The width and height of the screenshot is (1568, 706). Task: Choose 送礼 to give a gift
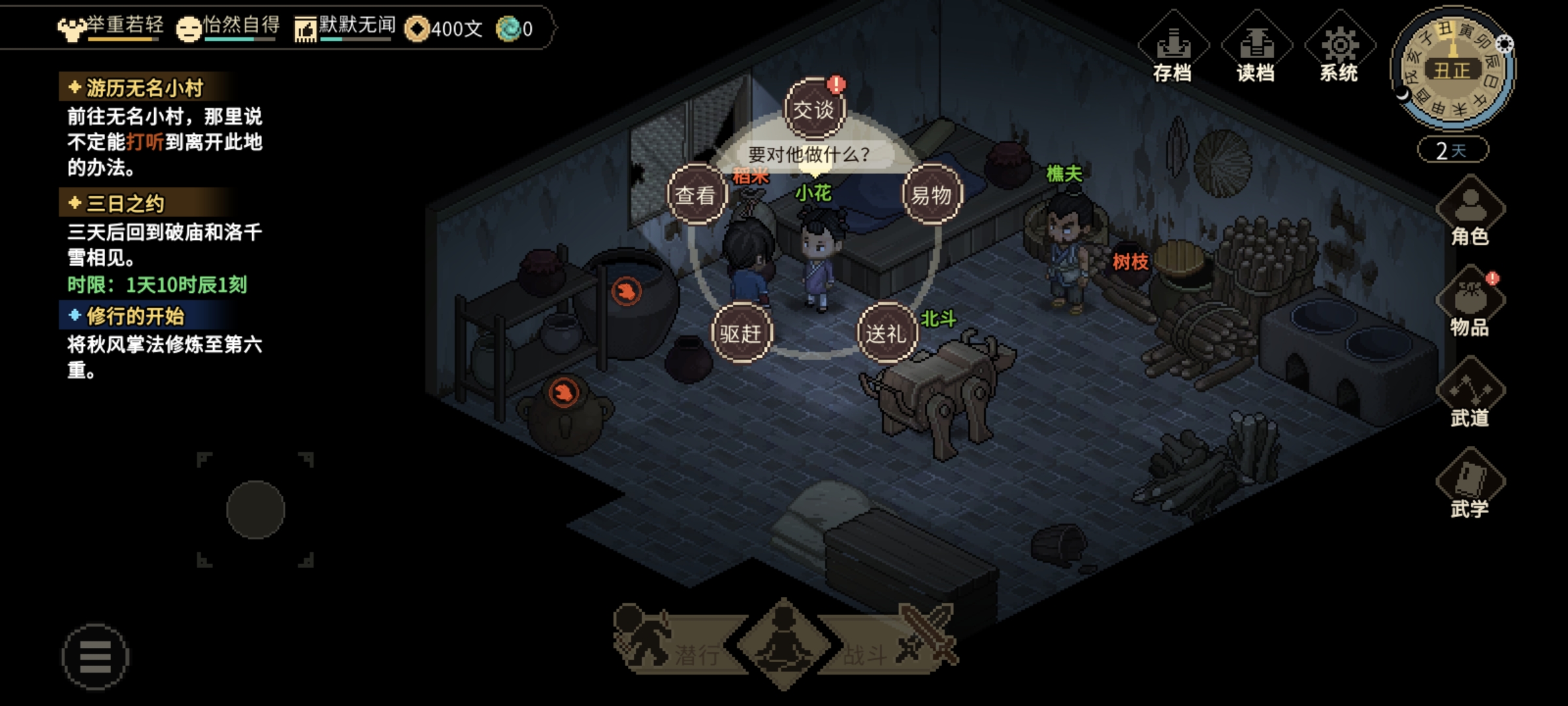tap(887, 333)
